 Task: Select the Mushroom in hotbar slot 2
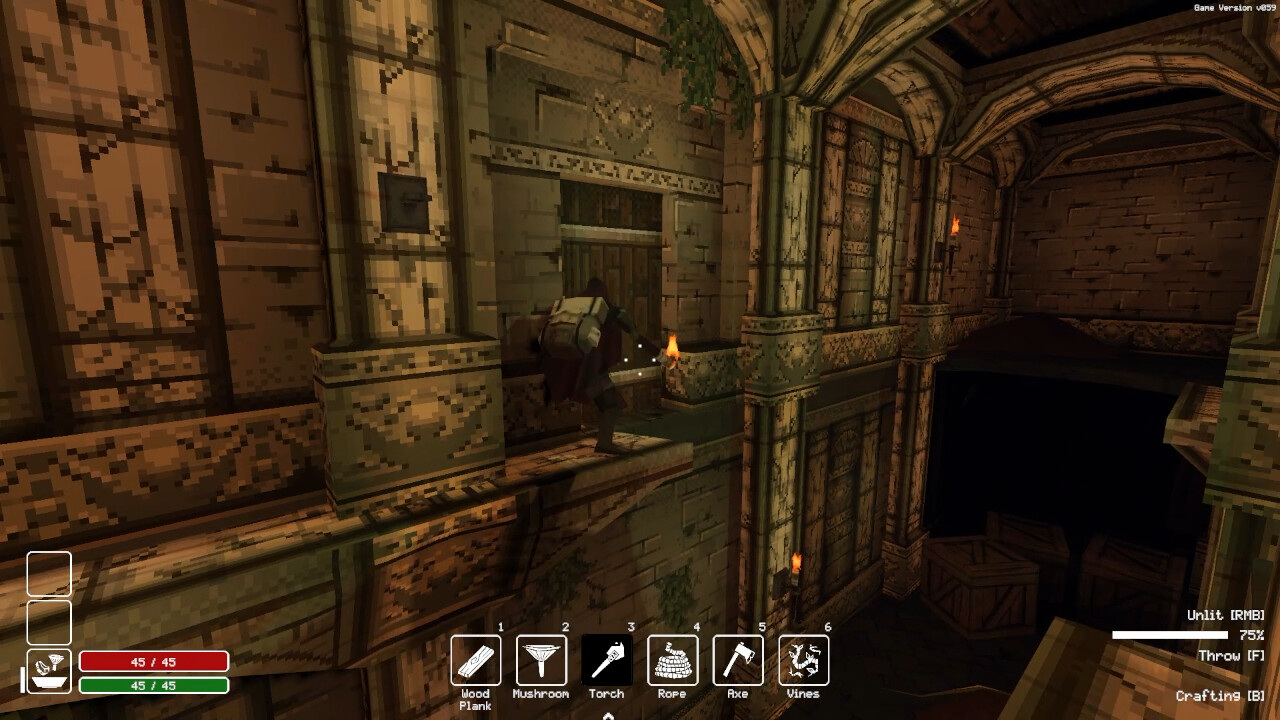tap(541, 660)
